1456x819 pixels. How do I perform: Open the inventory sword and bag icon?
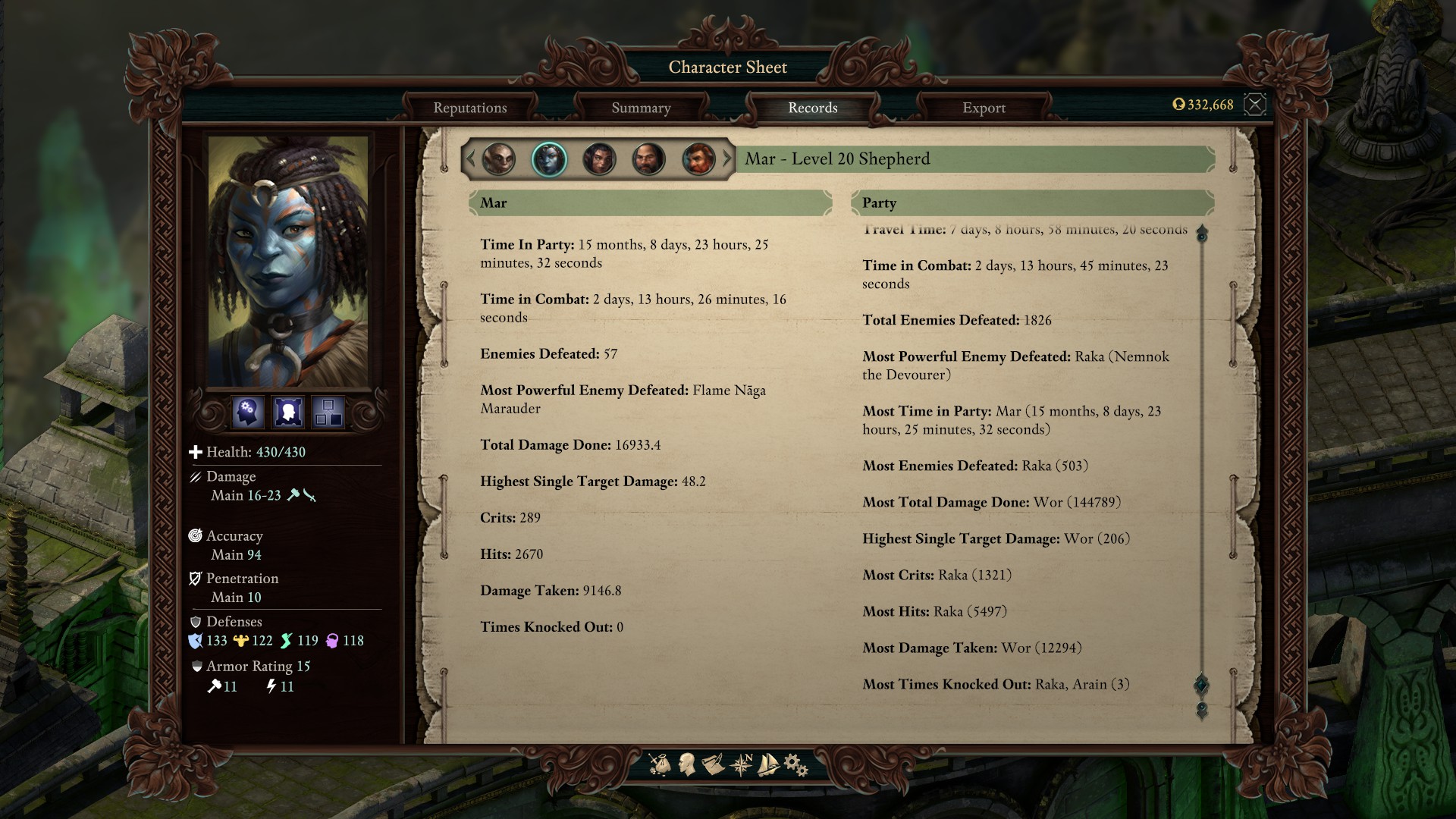[660, 764]
